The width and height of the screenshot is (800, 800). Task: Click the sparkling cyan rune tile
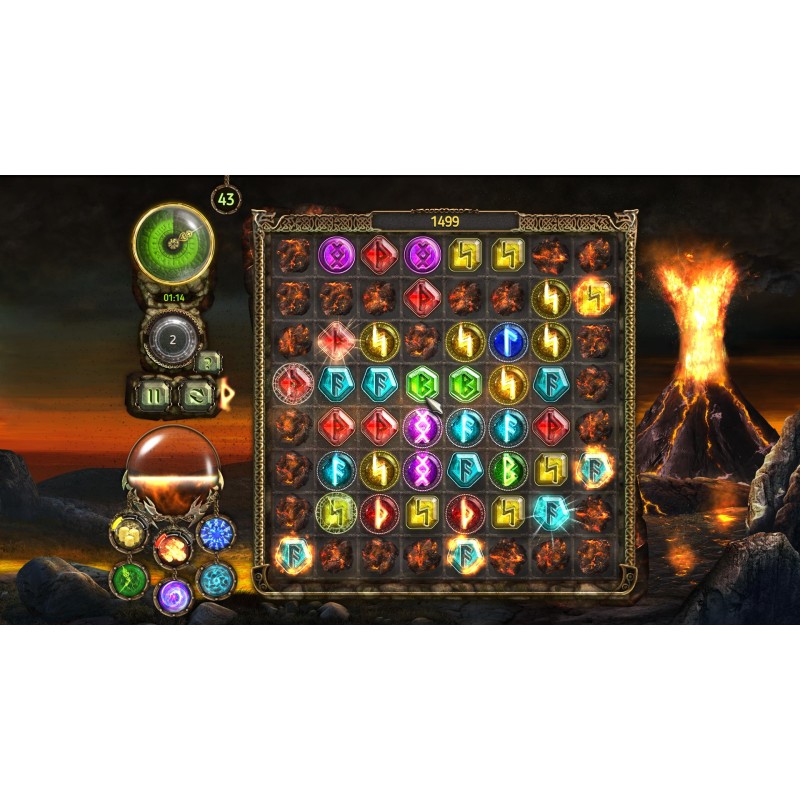pos(551,511)
